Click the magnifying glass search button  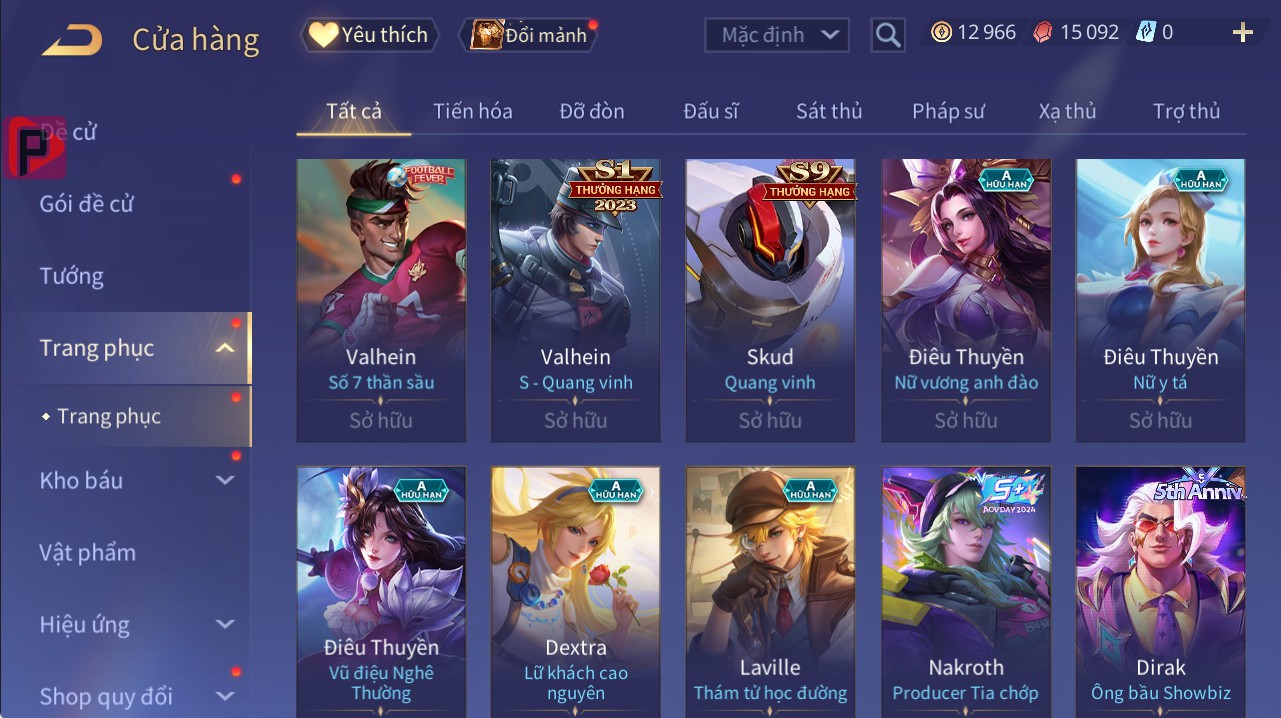coord(887,35)
